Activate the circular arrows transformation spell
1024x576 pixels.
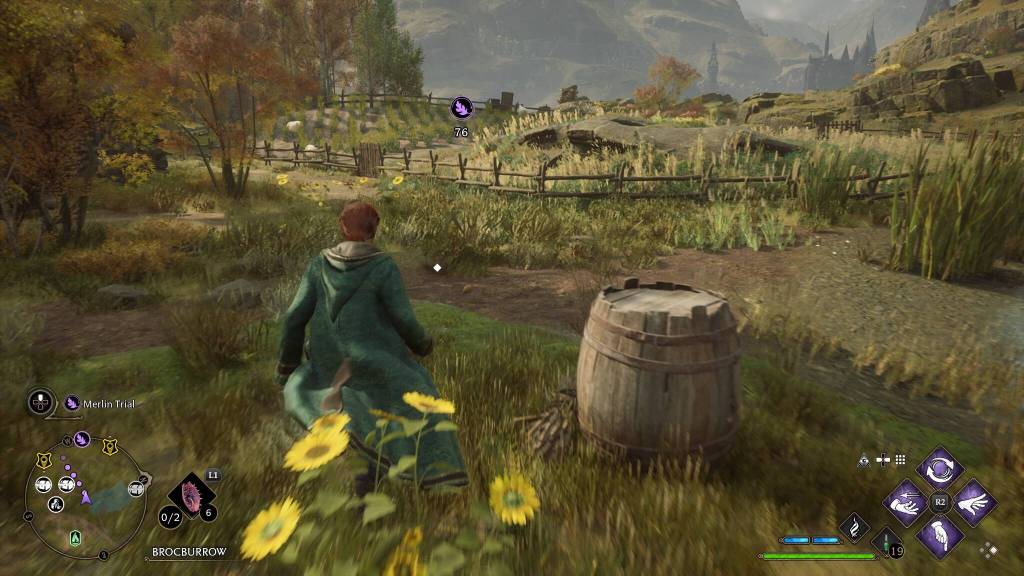tap(940, 467)
